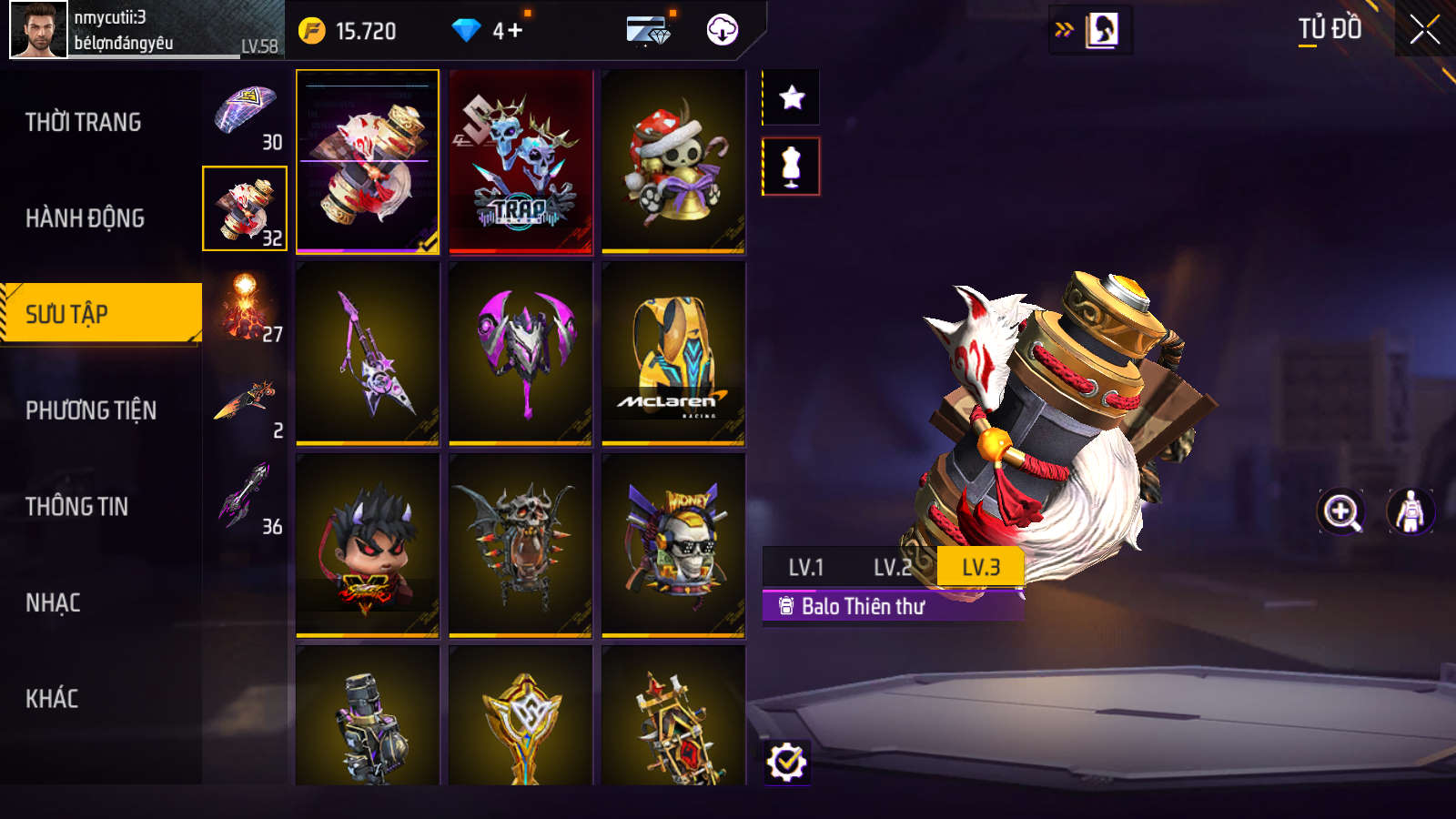The height and width of the screenshot is (819, 1456).
Task: Toggle the character preview icon
Action: 1410,511
